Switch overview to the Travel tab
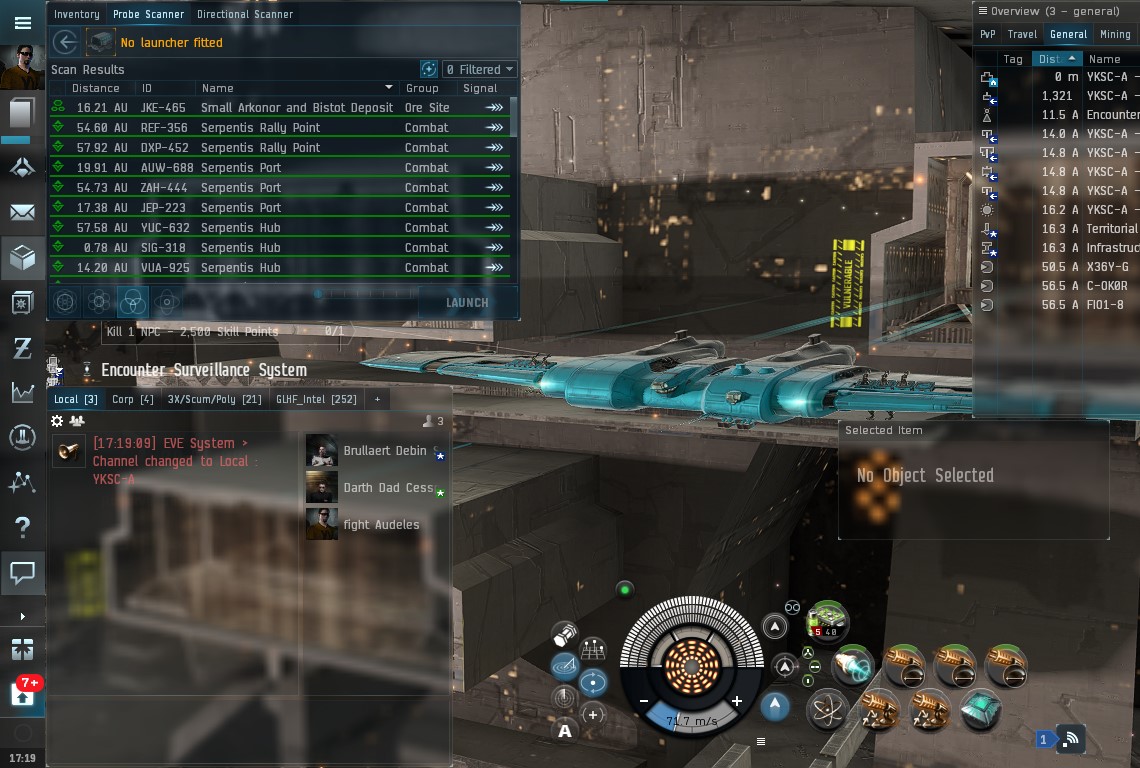The width and height of the screenshot is (1140, 768). 1022,34
